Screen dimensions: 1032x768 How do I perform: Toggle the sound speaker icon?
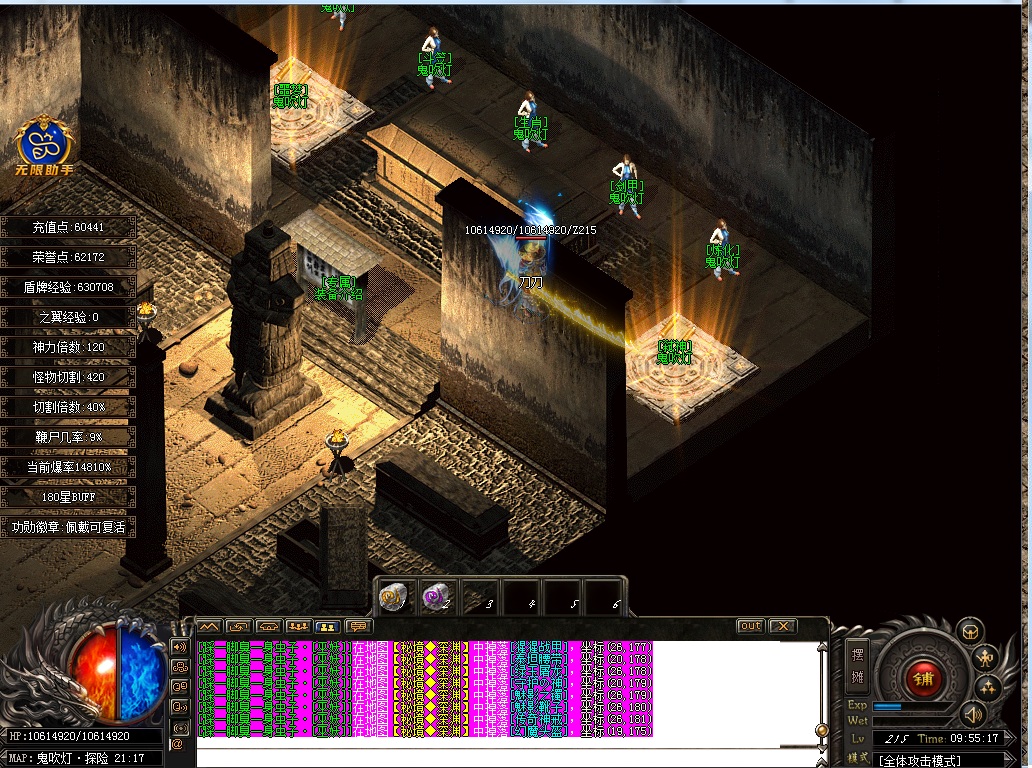point(970,714)
